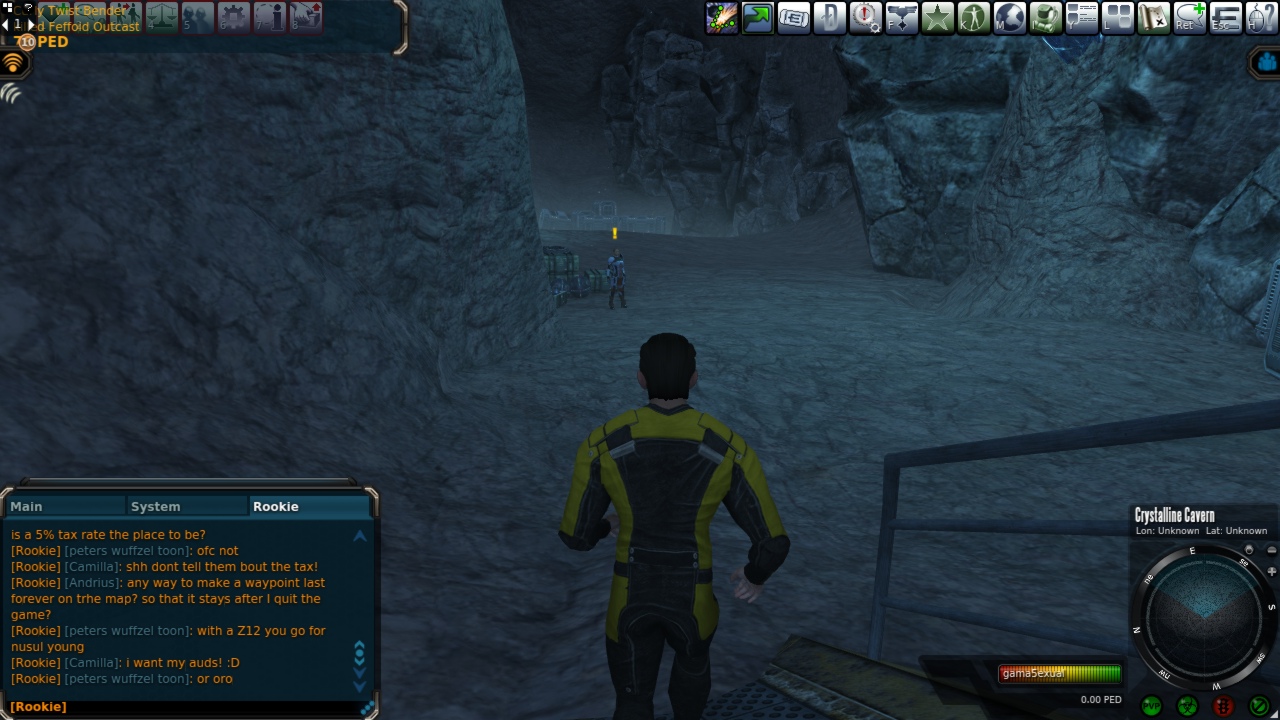The width and height of the screenshot is (1280, 720).
Task: Select the balance scales action icon
Action: [x=162, y=16]
